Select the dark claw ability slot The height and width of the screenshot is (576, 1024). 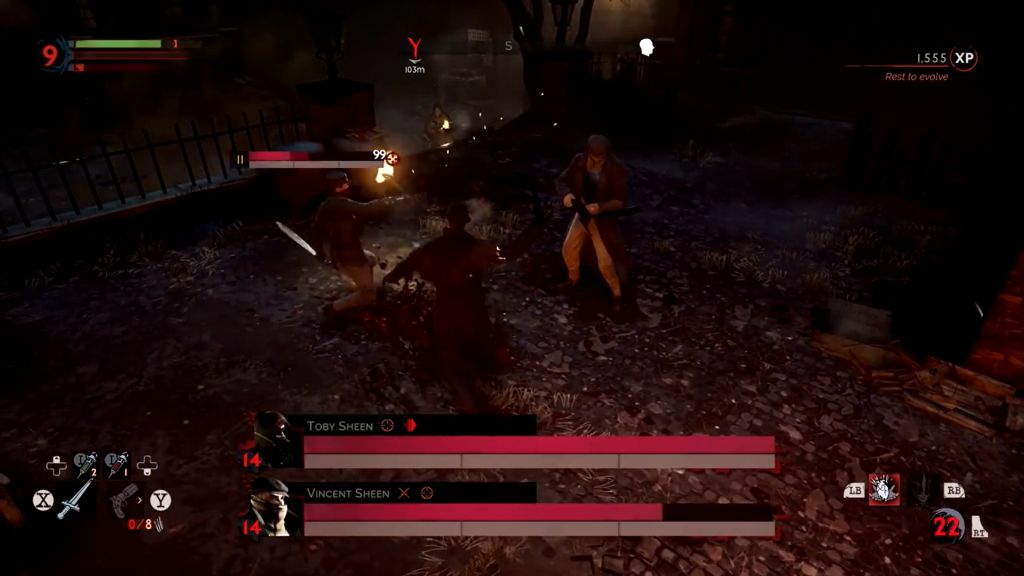tap(923, 489)
